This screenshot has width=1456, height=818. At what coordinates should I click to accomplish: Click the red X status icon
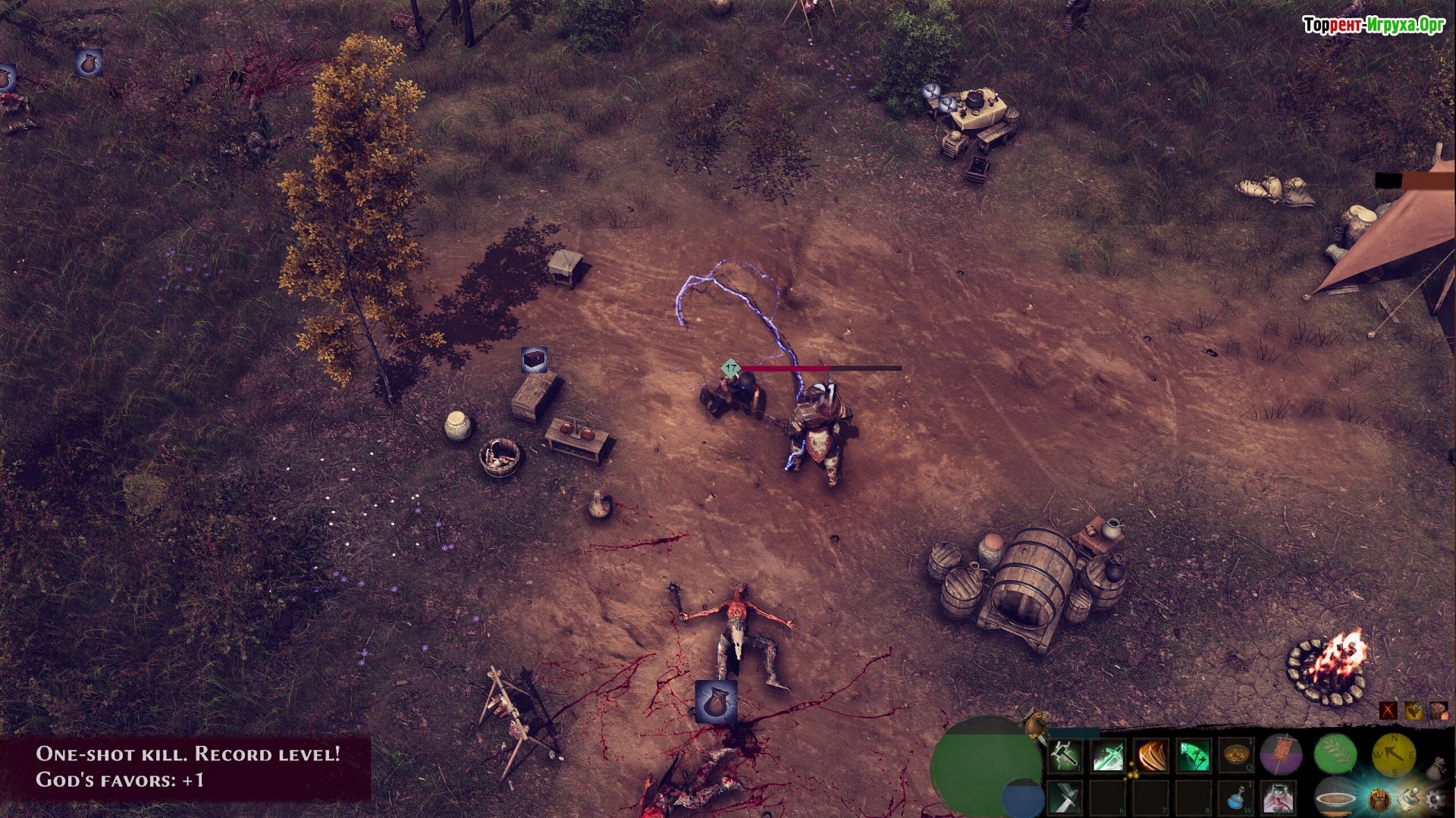tap(1389, 710)
